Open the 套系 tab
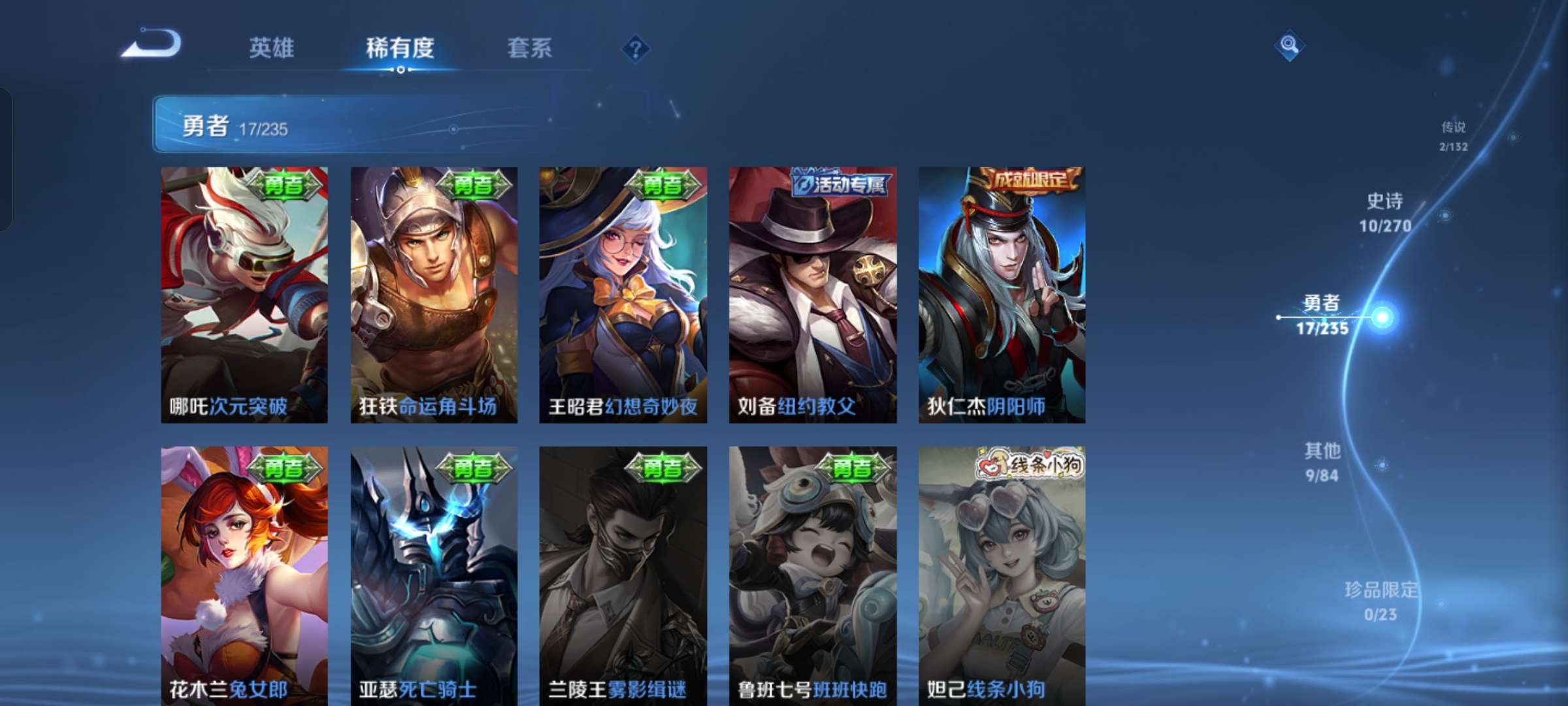This screenshot has height=706, width=1568. [x=529, y=48]
